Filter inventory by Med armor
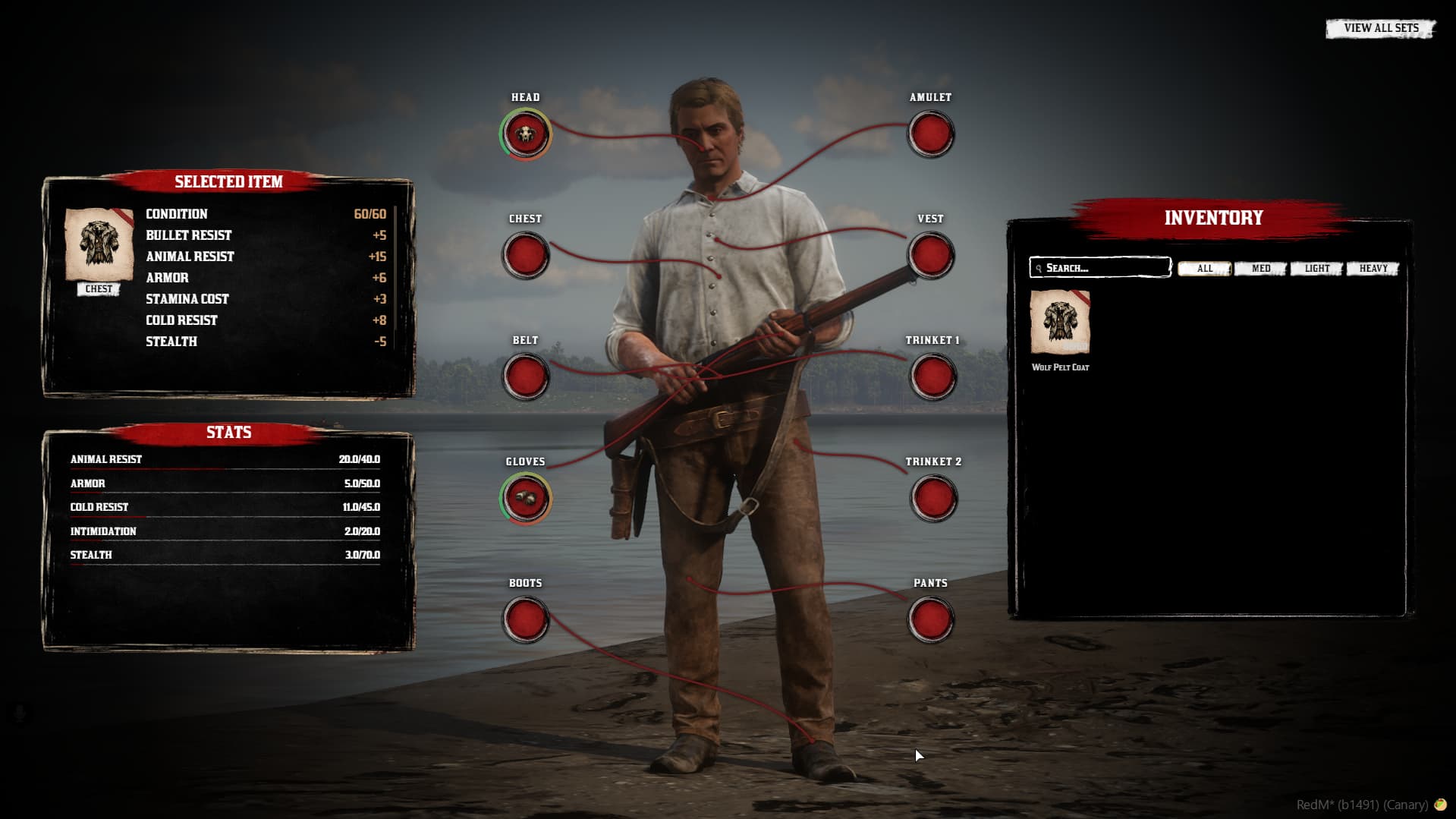 pos(1260,269)
